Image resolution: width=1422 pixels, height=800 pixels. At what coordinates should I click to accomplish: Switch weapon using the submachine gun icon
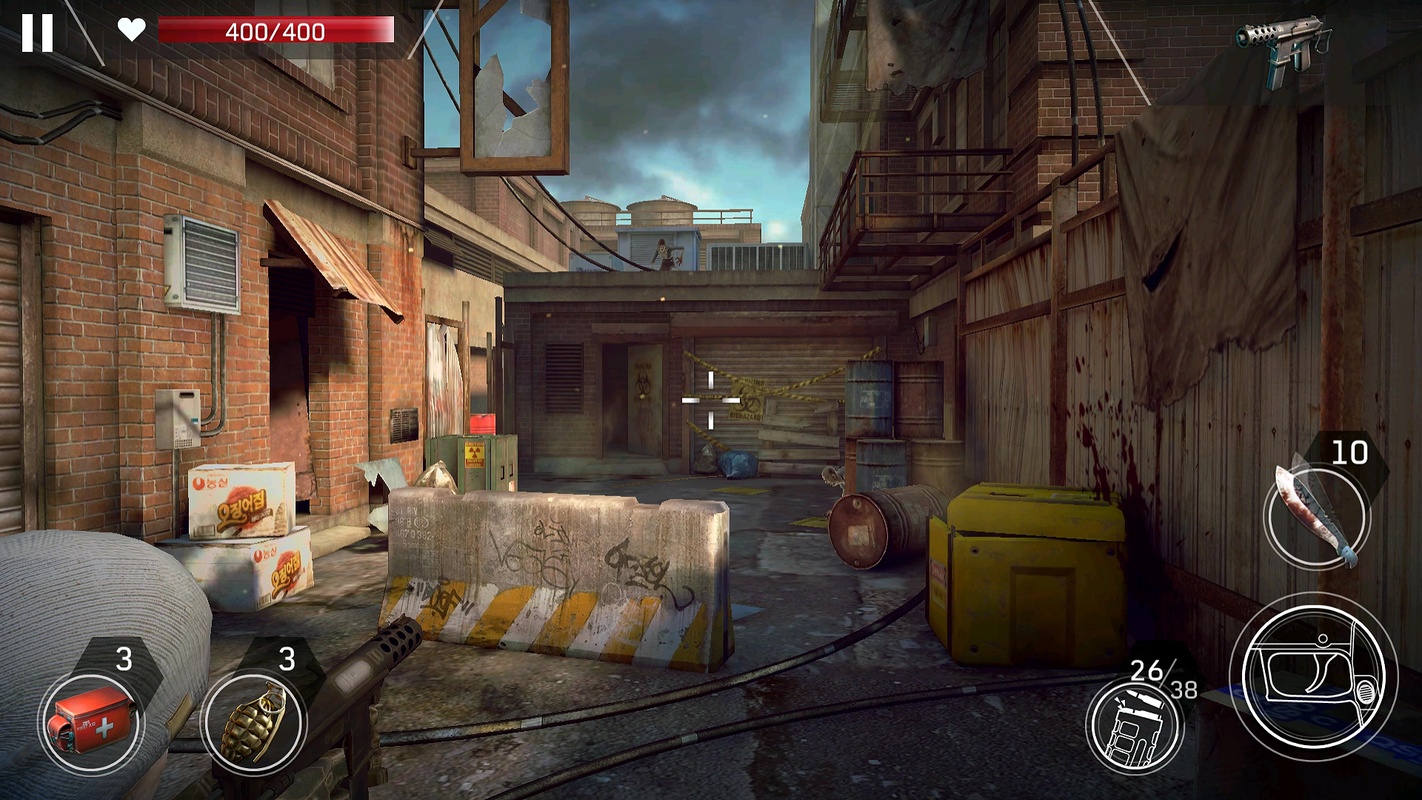[x=1283, y=45]
